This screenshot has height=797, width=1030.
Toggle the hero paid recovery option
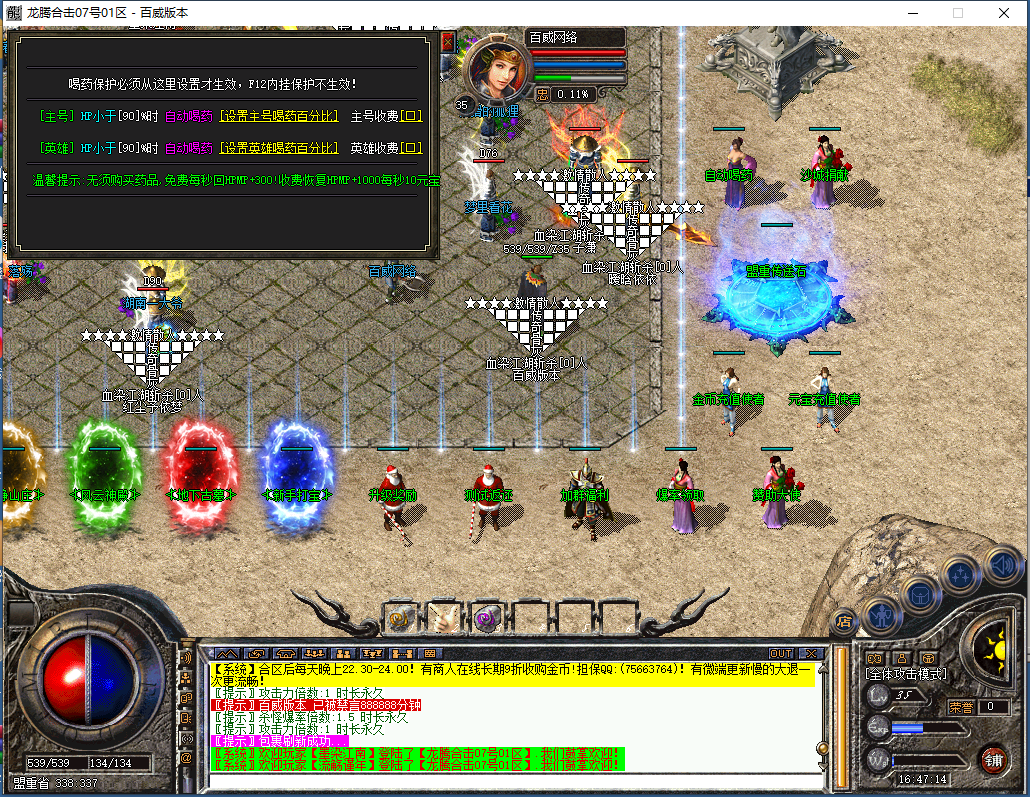(x=412, y=147)
